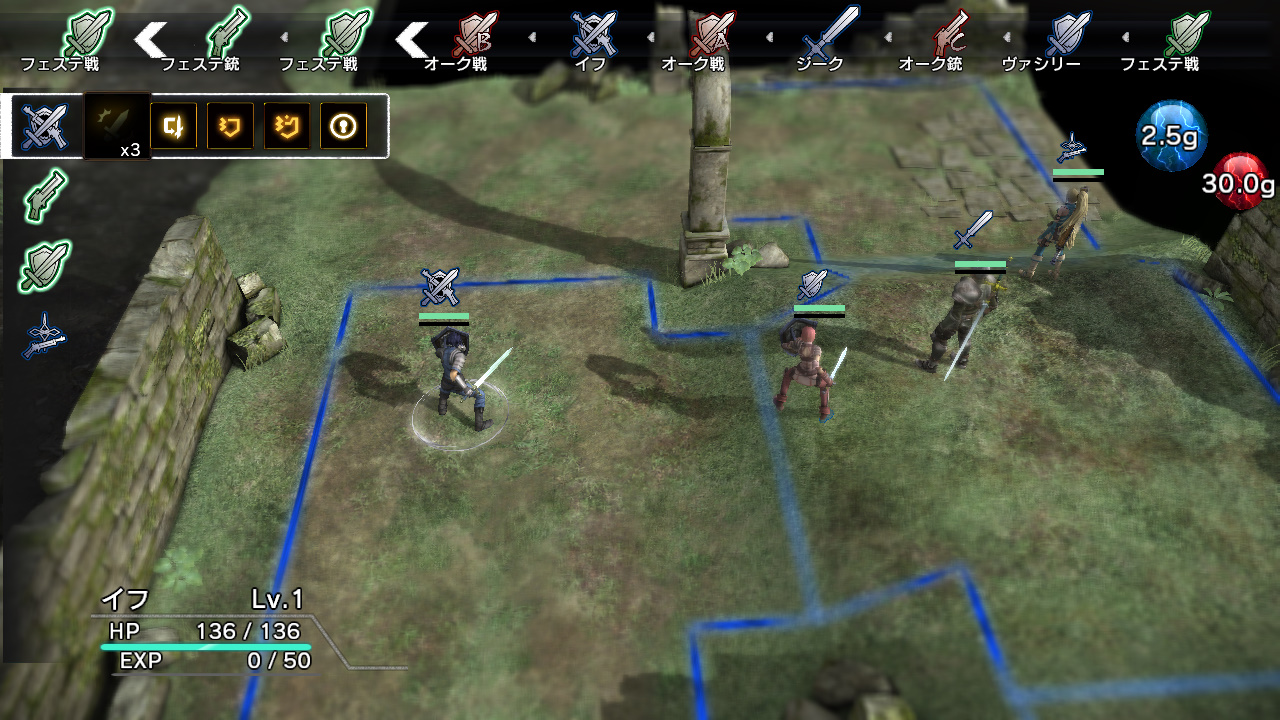1280x720 pixels.
Task: Choose the x3 sword combo attack
Action: 118,125
